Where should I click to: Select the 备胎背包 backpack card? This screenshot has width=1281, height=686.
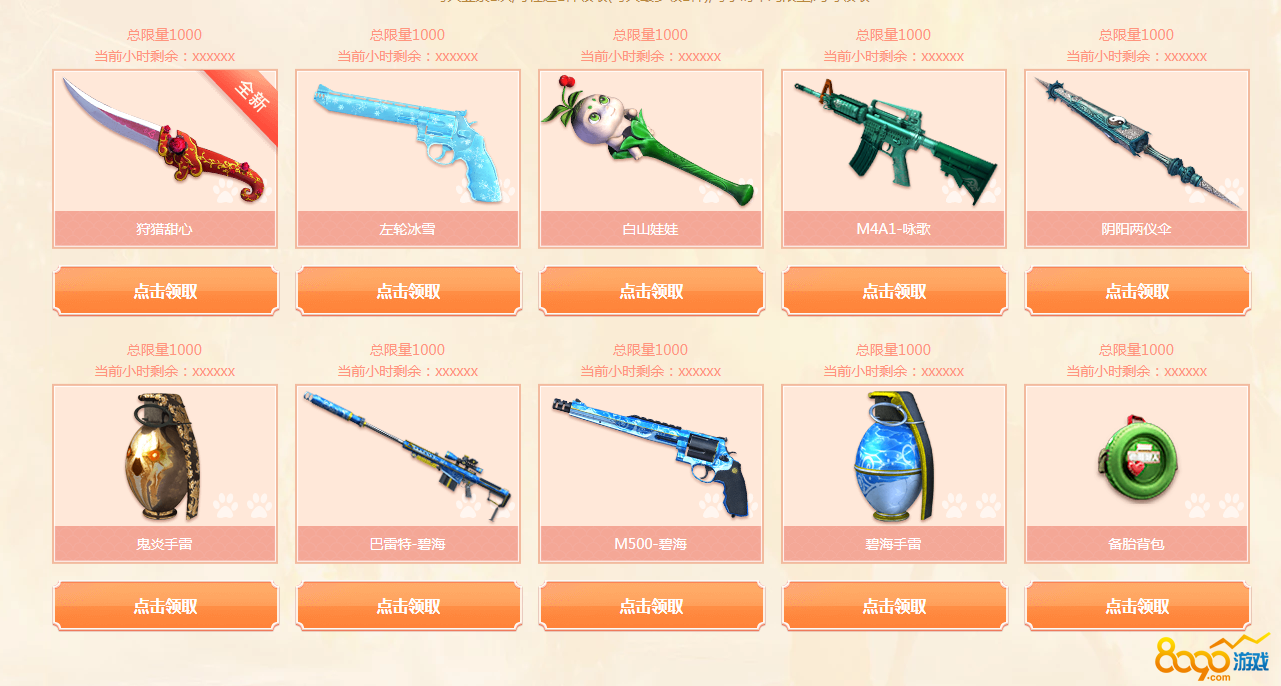click(1137, 460)
